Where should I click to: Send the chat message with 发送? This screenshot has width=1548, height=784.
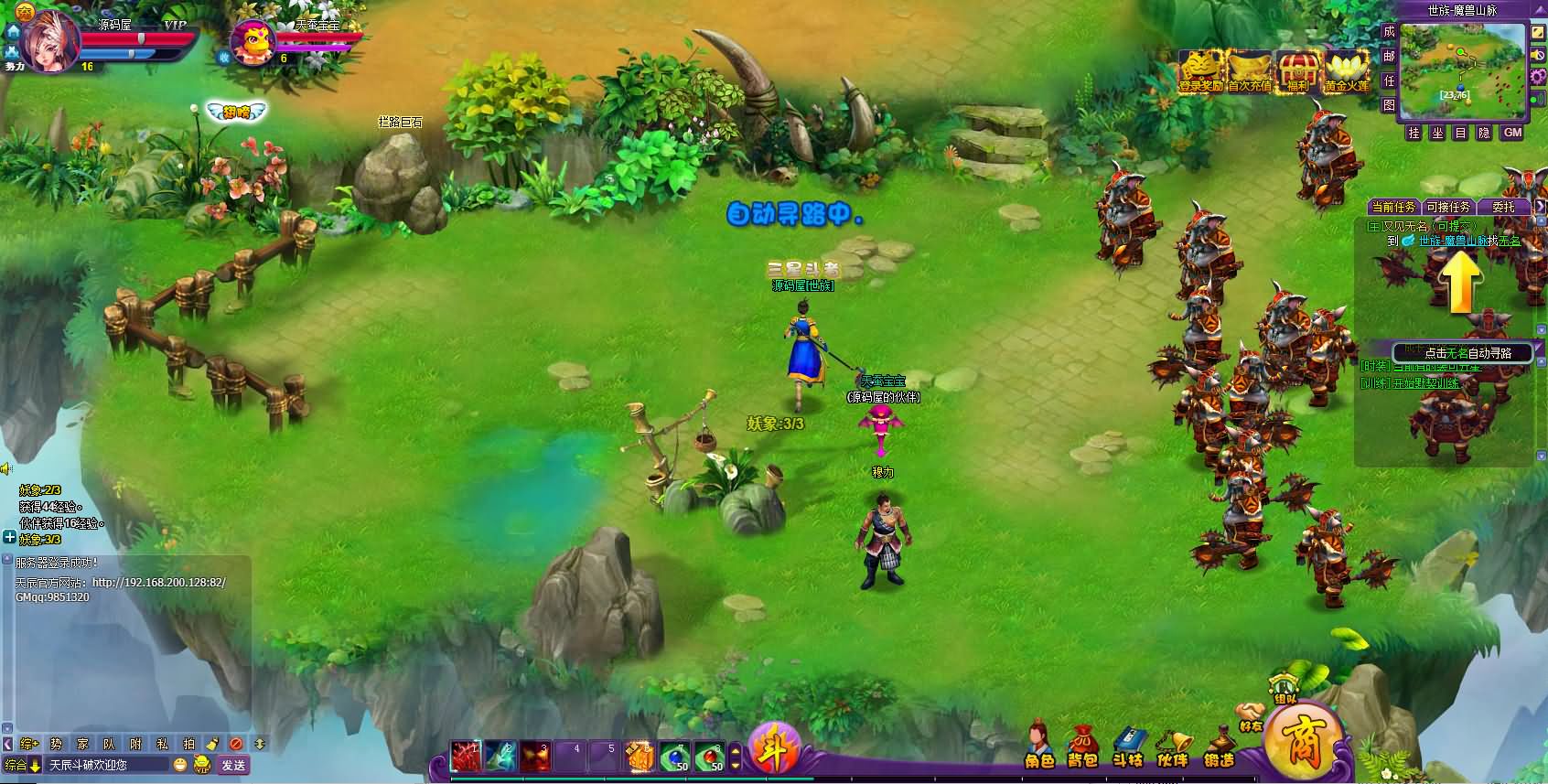(x=233, y=765)
